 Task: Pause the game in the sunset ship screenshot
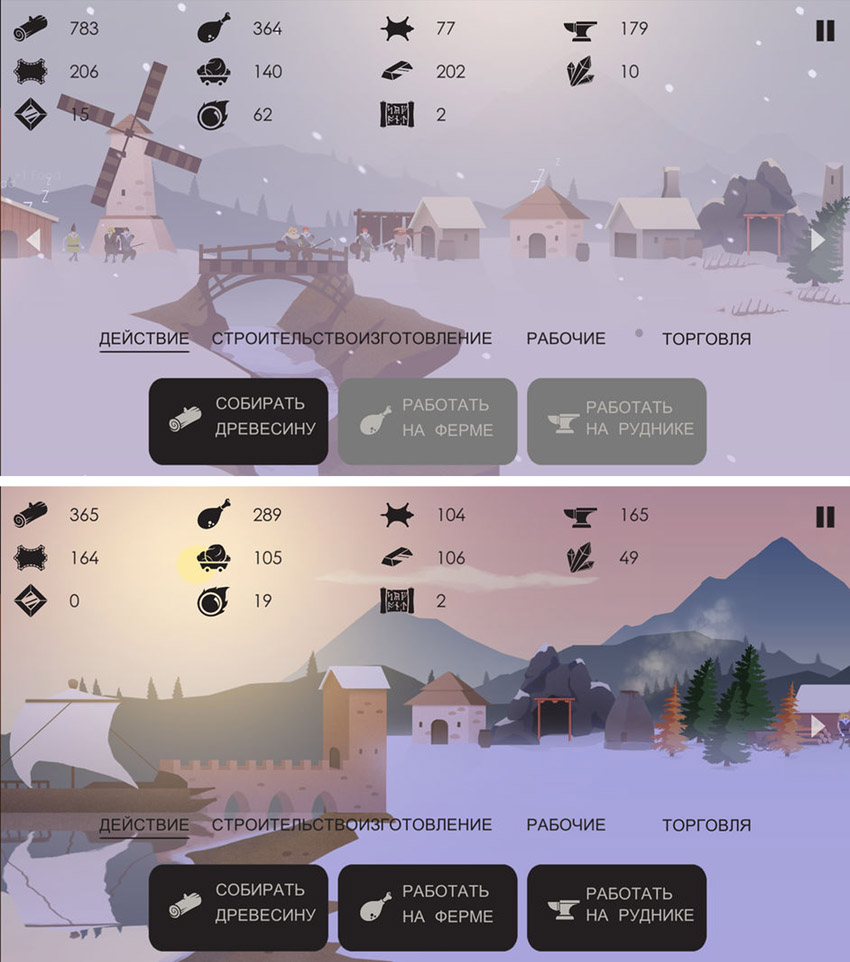(824, 516)
